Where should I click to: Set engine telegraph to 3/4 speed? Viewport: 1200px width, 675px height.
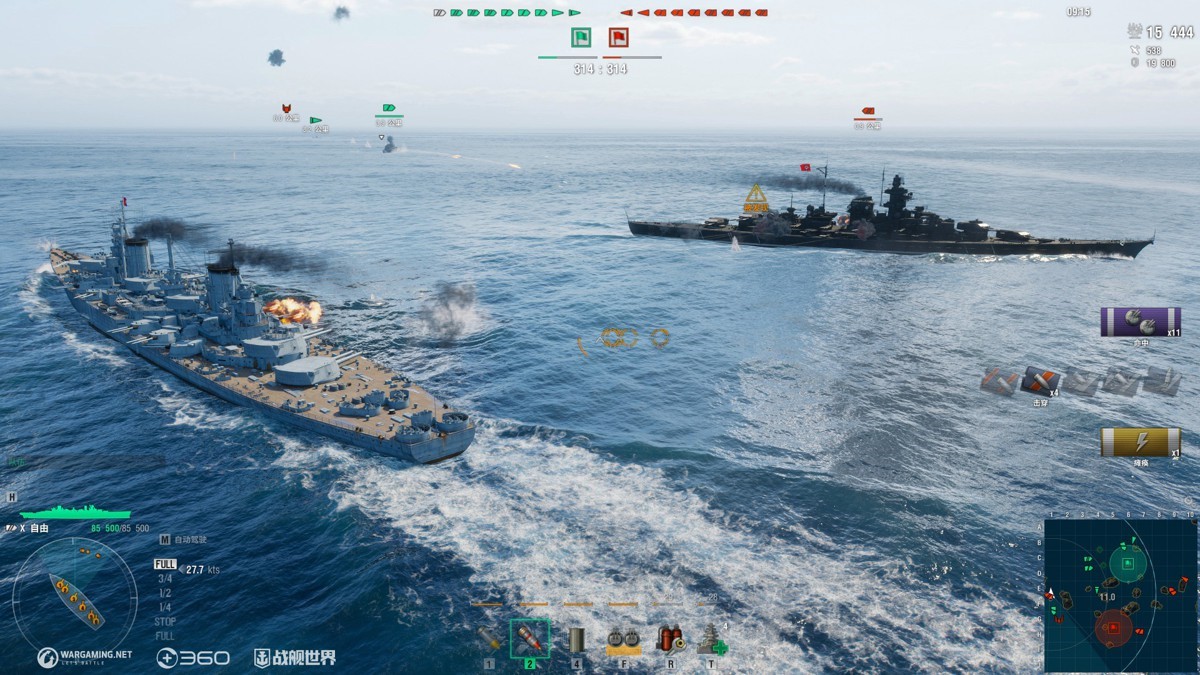(x=164, y=578)
